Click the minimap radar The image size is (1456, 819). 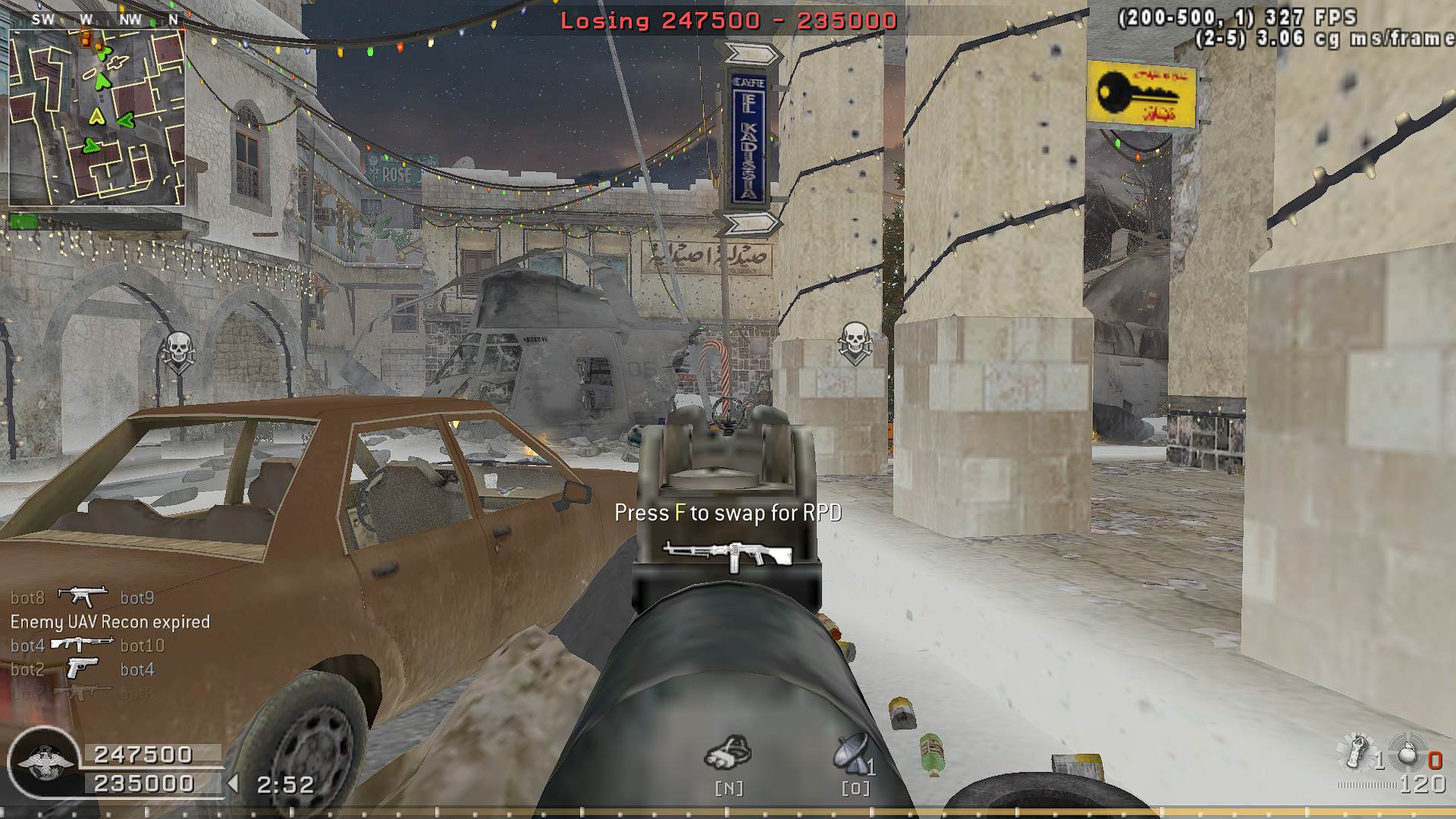[x=97, y=118]
